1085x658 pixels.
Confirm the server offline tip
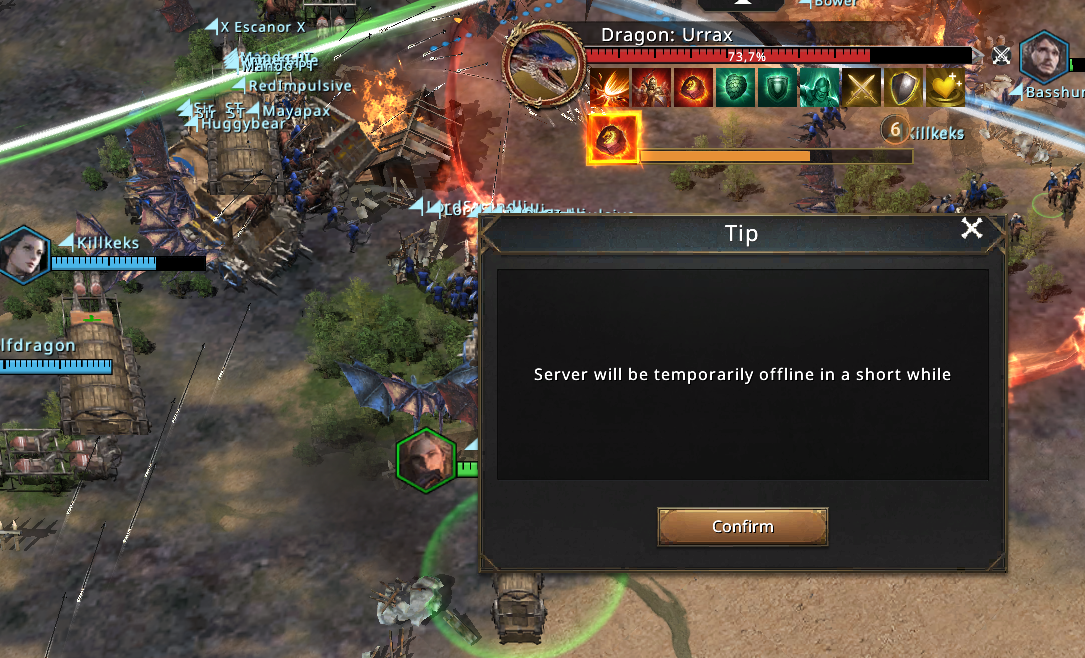(x=742, y=526)
